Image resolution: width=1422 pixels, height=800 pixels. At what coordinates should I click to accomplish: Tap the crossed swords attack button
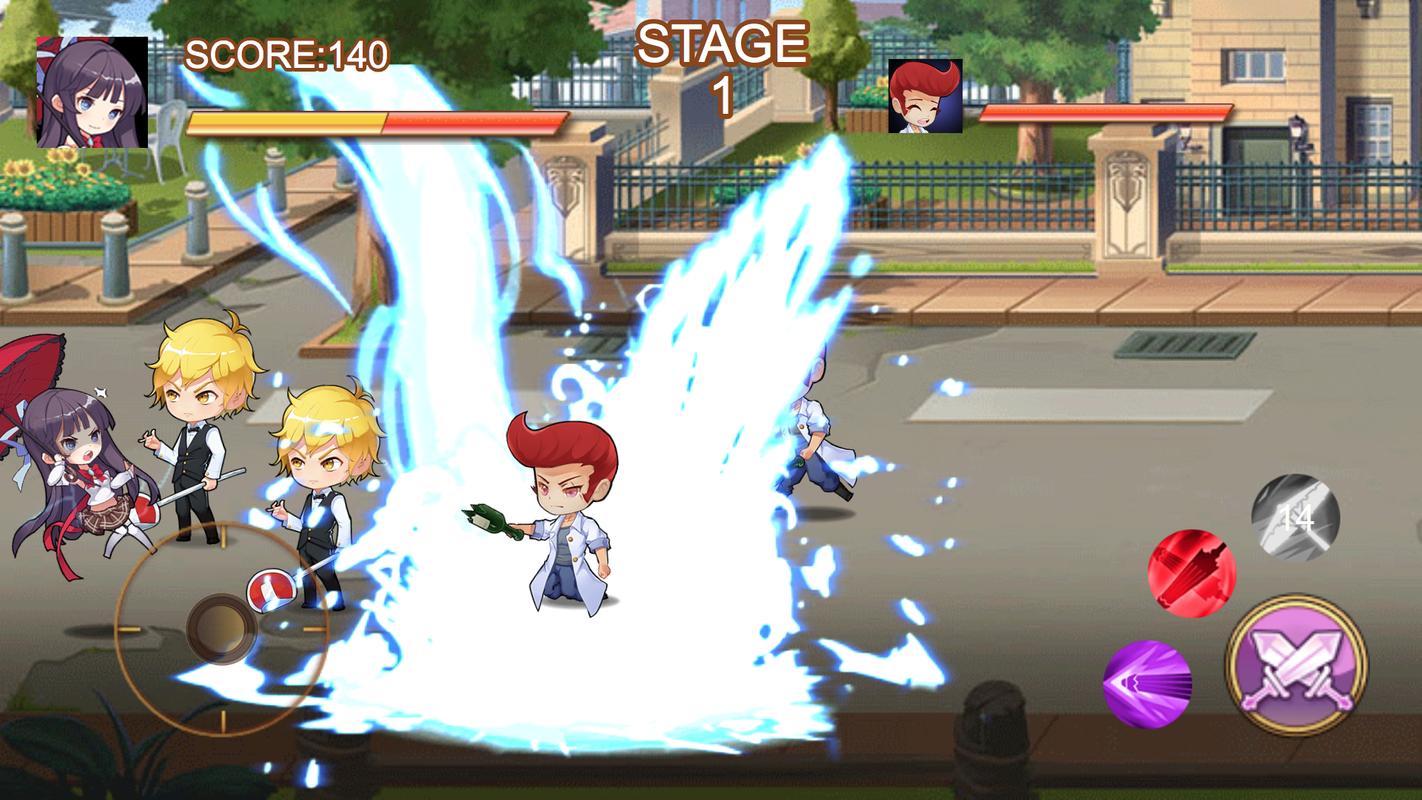pos(1296,665)
